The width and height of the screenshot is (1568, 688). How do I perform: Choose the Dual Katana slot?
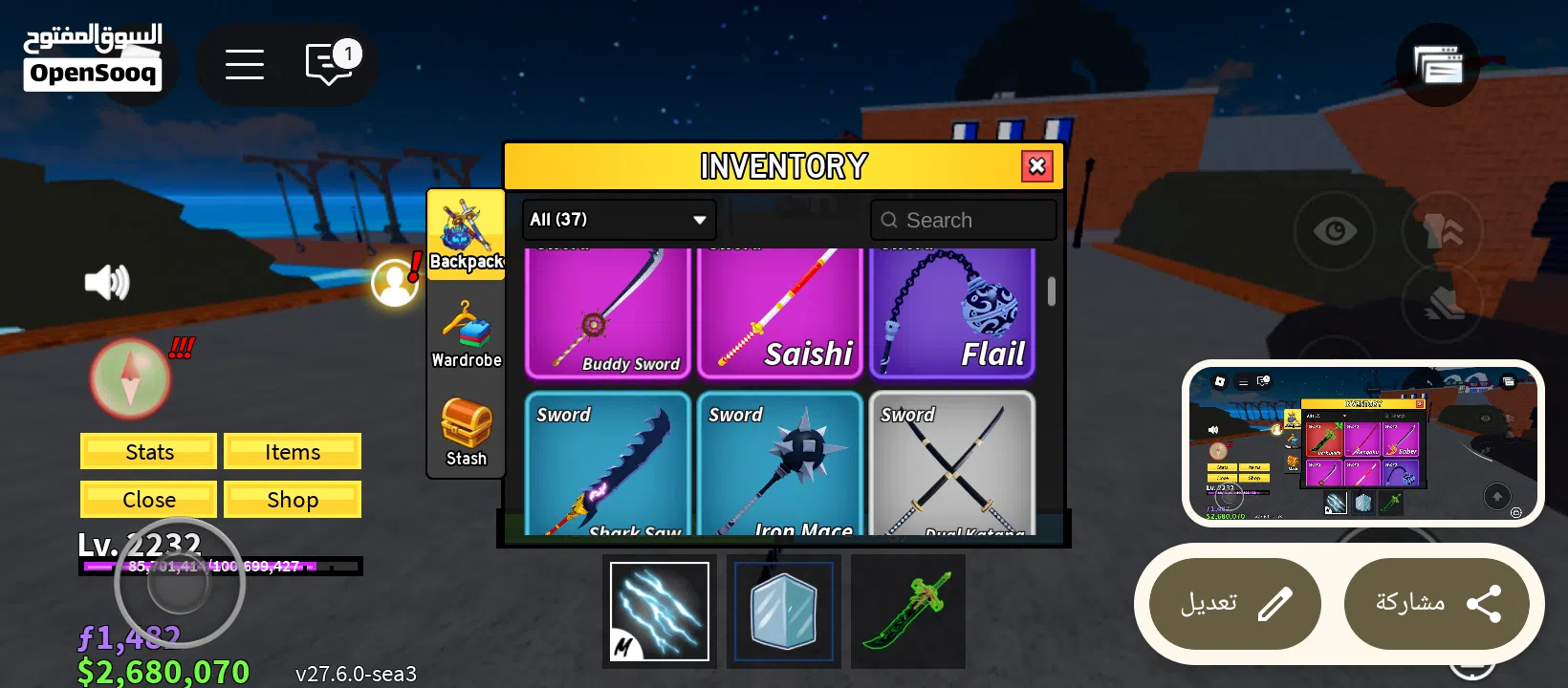click(x=952, y=465)
